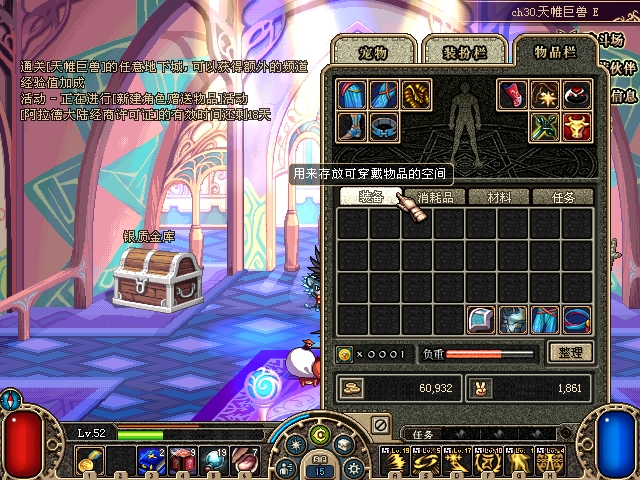Pick the silver-blue cube item in inventory
This screenshot has height=480, width=640.
(480, 320)
